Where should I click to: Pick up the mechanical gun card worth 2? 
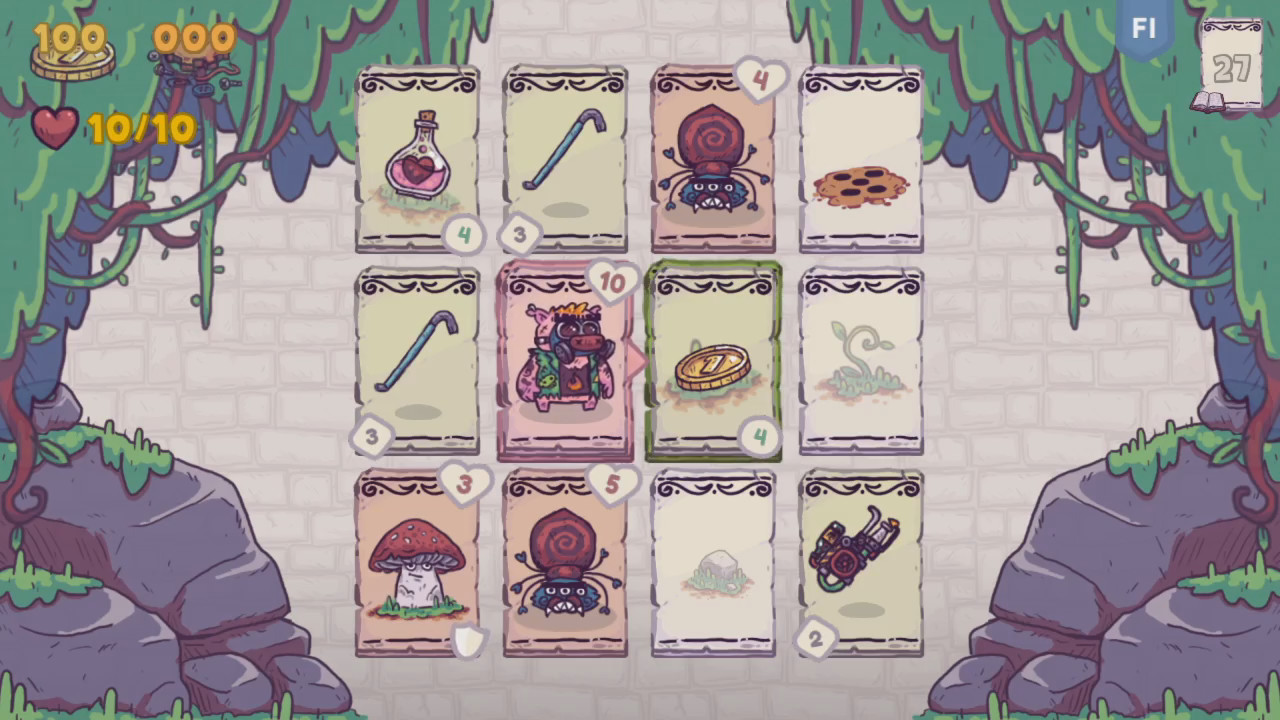[x=860, y=565]
